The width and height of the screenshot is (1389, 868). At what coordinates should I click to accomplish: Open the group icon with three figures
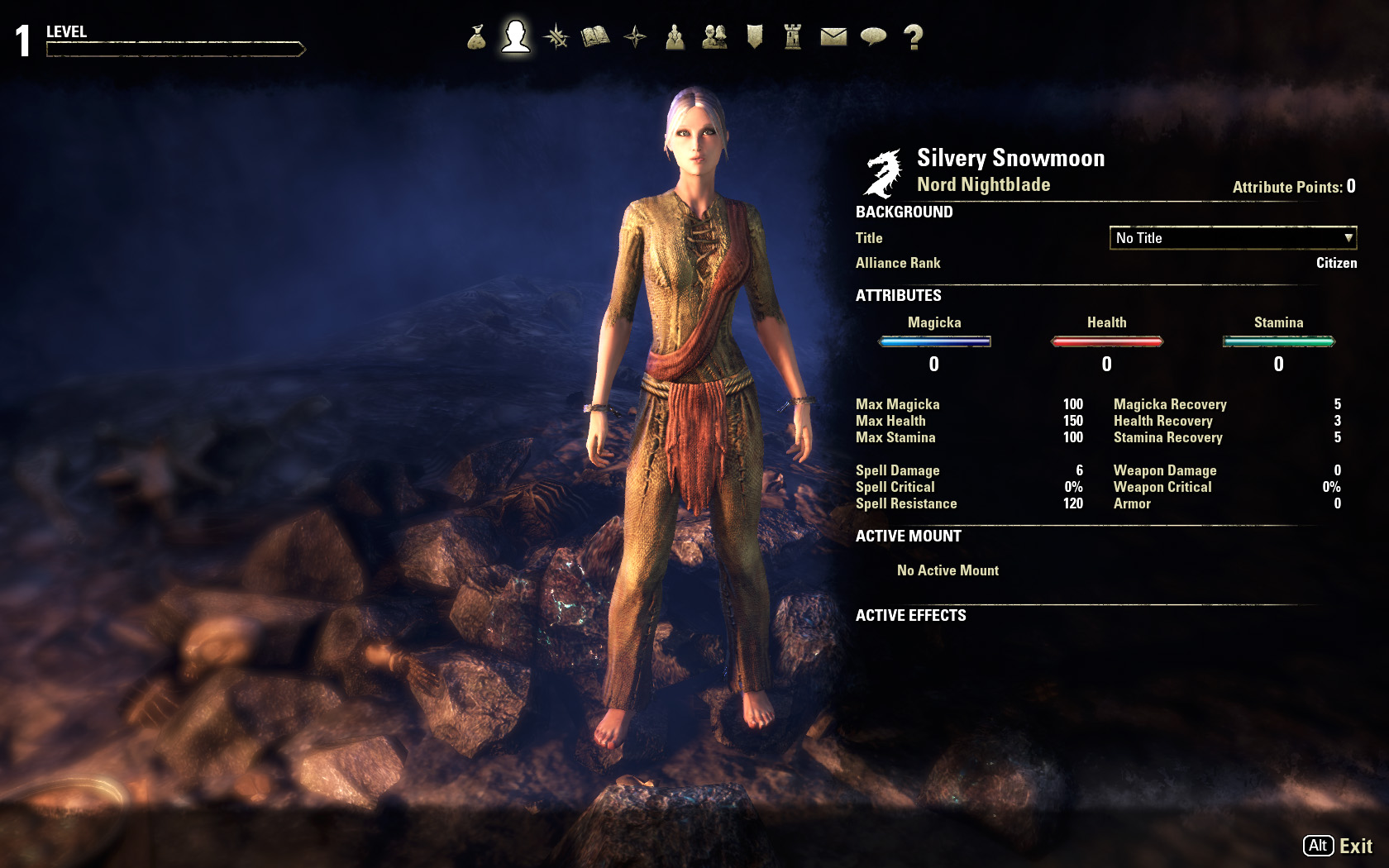[x=675, y=37]
